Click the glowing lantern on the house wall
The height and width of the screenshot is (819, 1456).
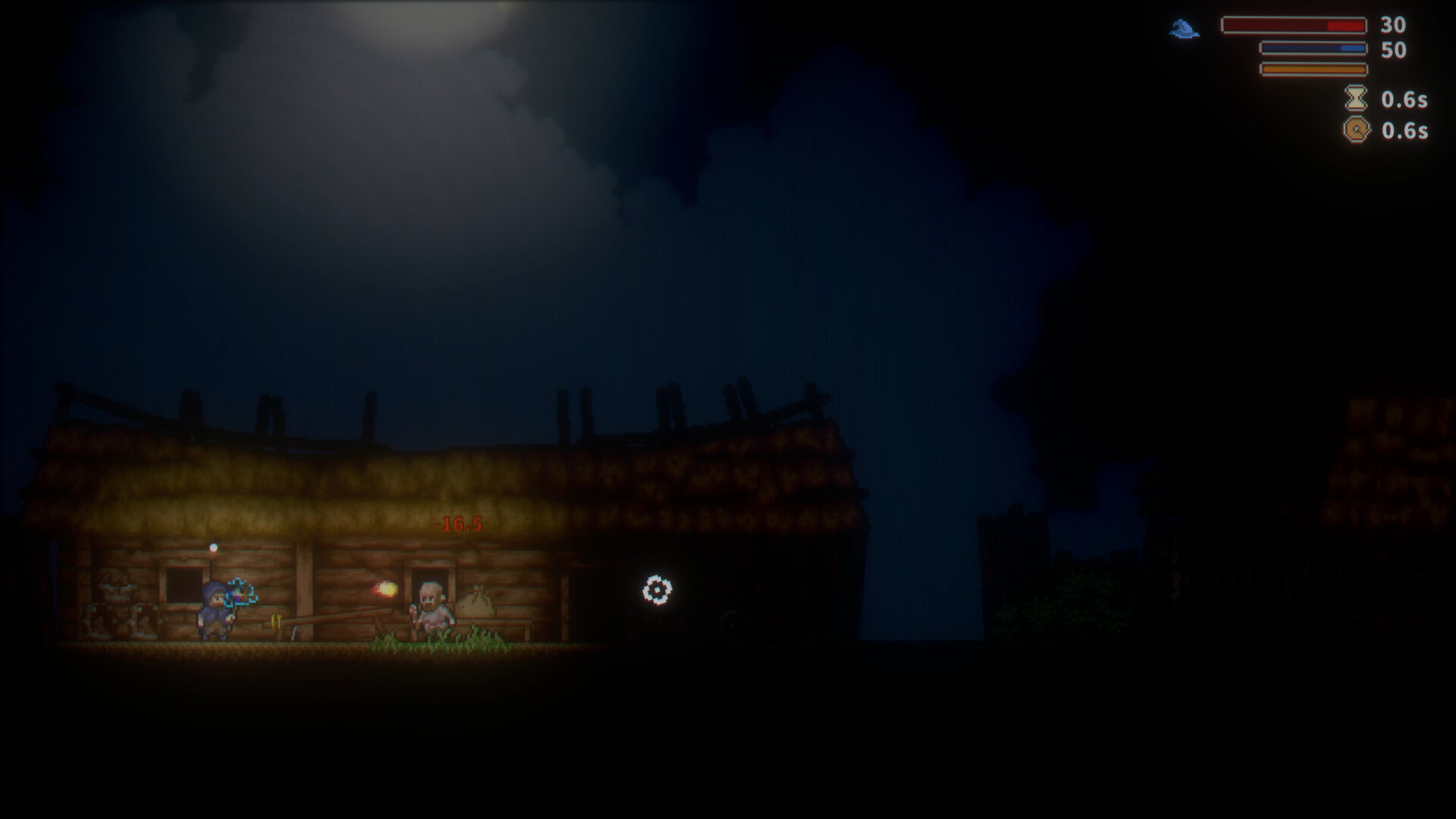[214, 548]
